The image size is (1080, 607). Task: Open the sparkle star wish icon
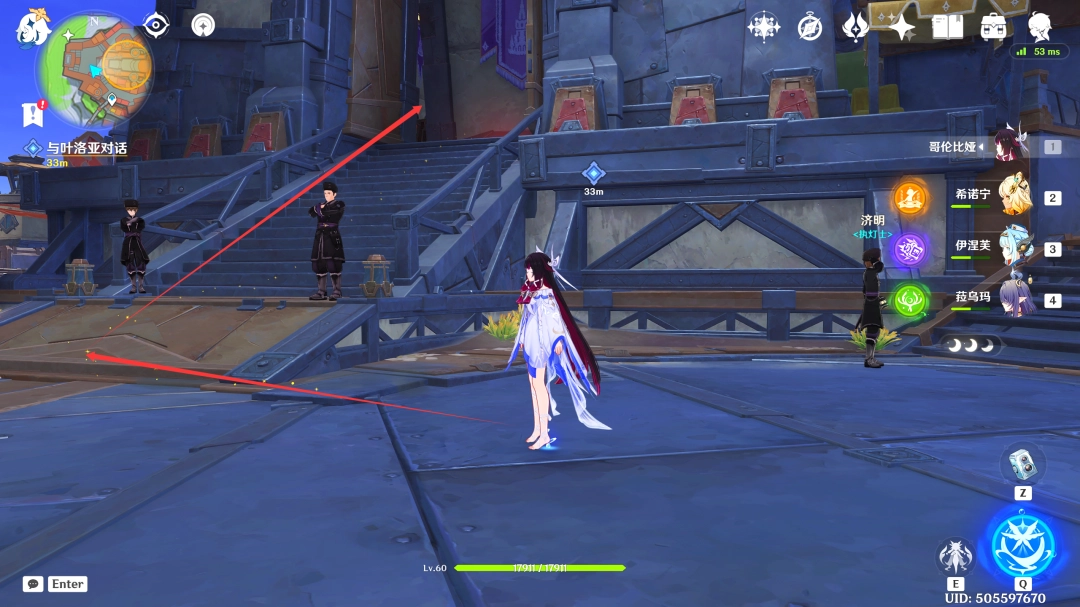click(x=901, y=27)
